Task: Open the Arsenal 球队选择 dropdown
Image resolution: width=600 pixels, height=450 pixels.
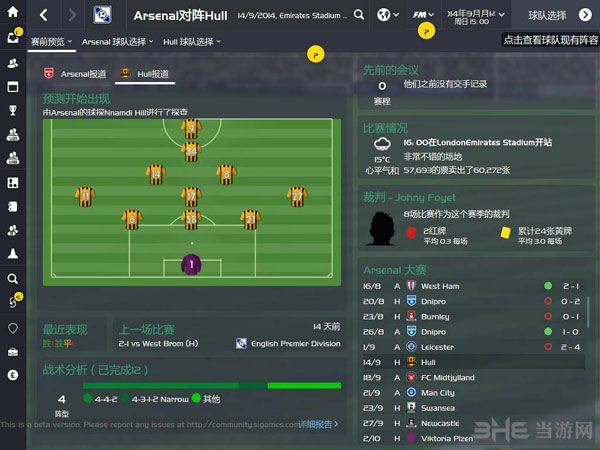Action: pos(118,42)
